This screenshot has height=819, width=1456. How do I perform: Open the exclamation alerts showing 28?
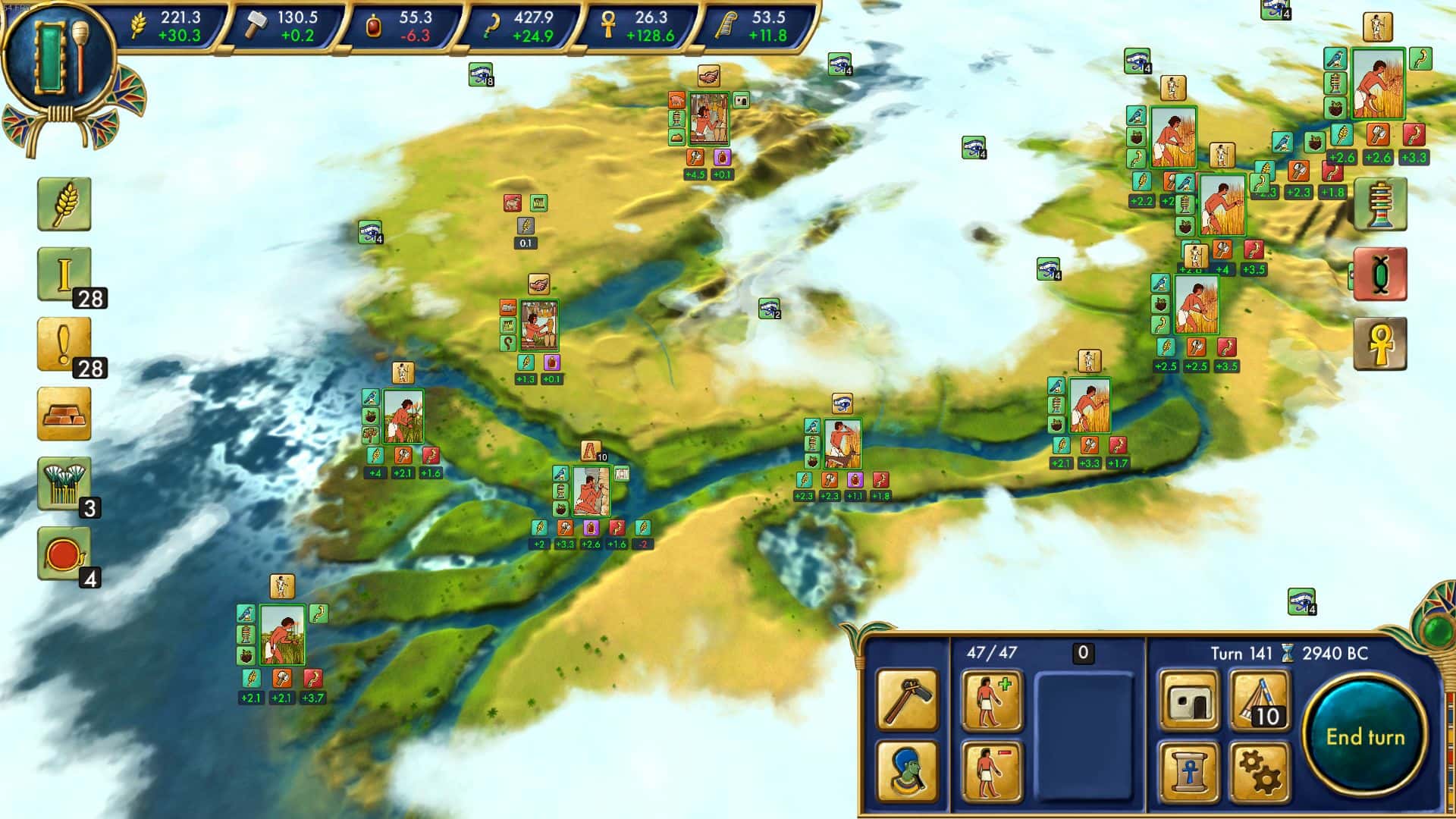point(64,343)
